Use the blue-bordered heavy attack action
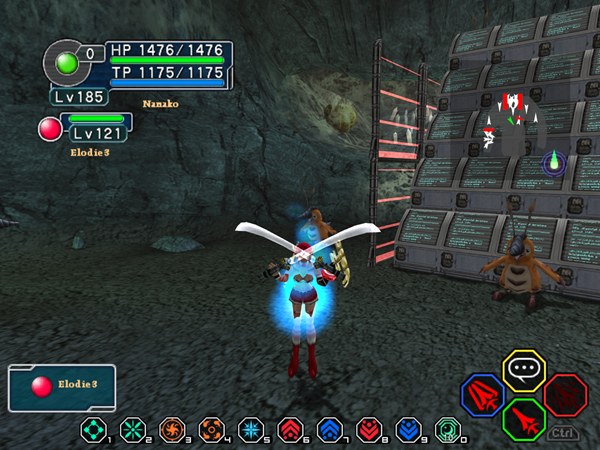This screenshot has height=450, width=600. 482,394
